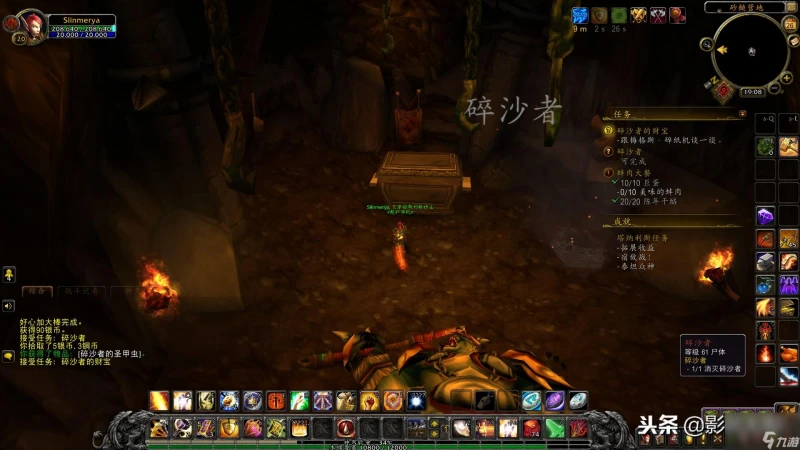Image resolution: width=800 pixels, height=450 pixels.
Task: Switch to the 综合 chat tab
Action: [38, 290]
